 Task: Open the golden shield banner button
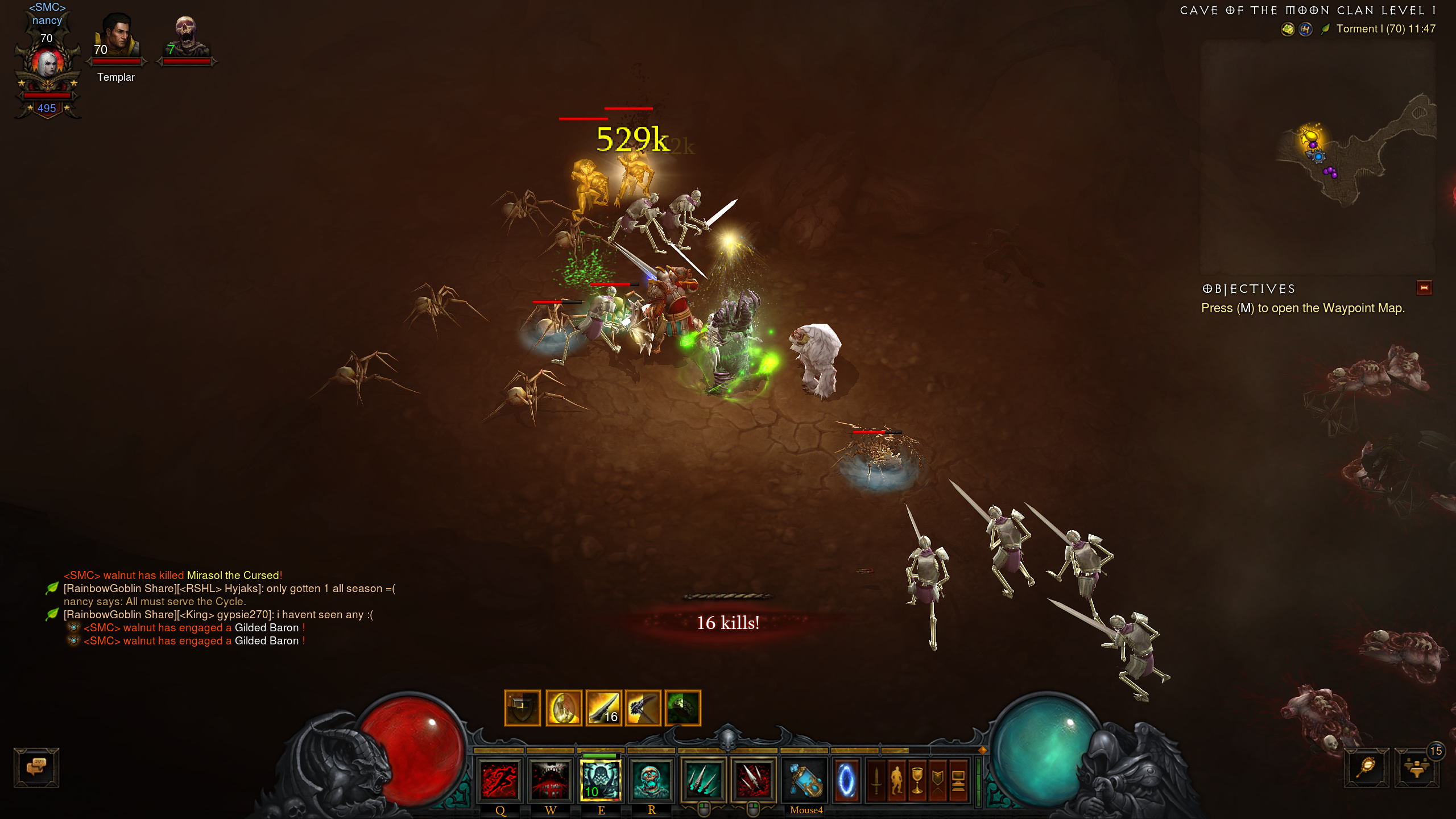(x=937, y=780)
